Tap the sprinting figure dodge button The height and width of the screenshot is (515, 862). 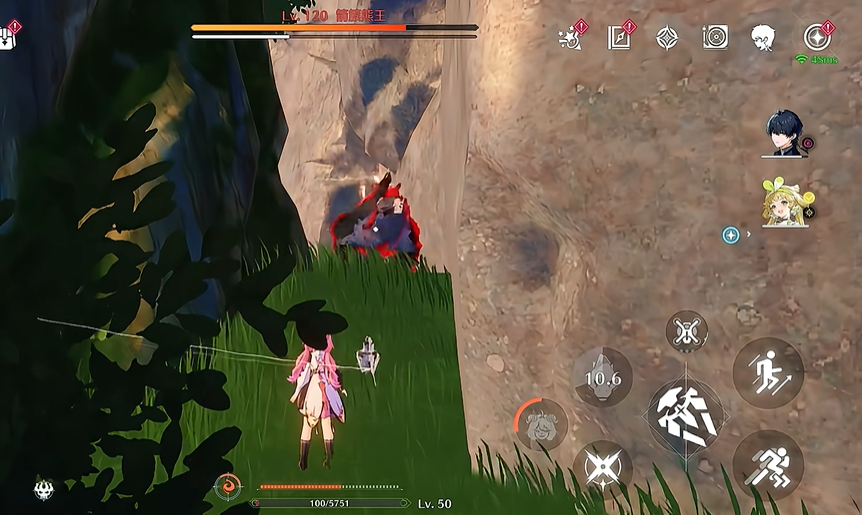(x=768, y=464)
